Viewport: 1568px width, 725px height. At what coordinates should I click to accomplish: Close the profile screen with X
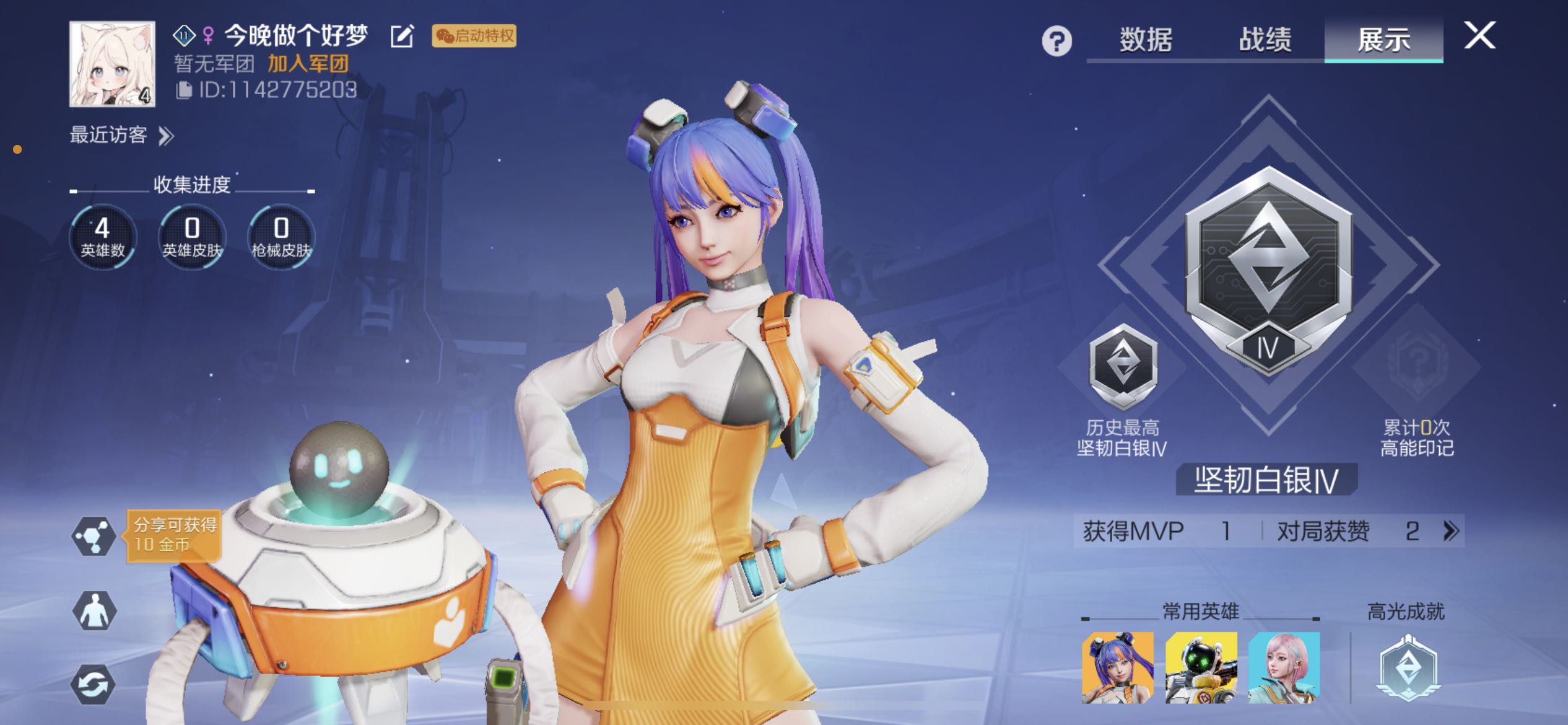point(1479,35)
